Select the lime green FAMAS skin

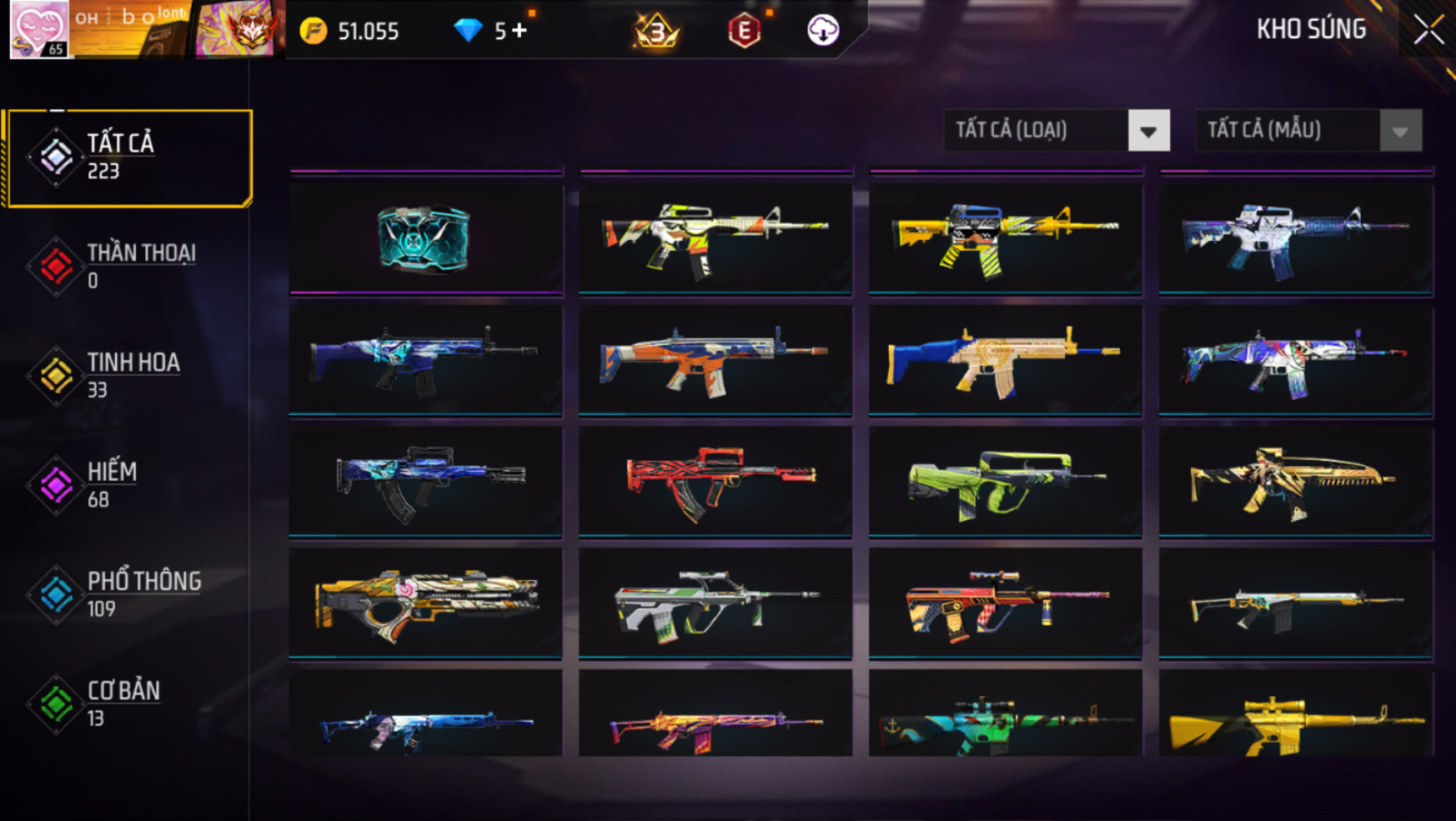1005,481
